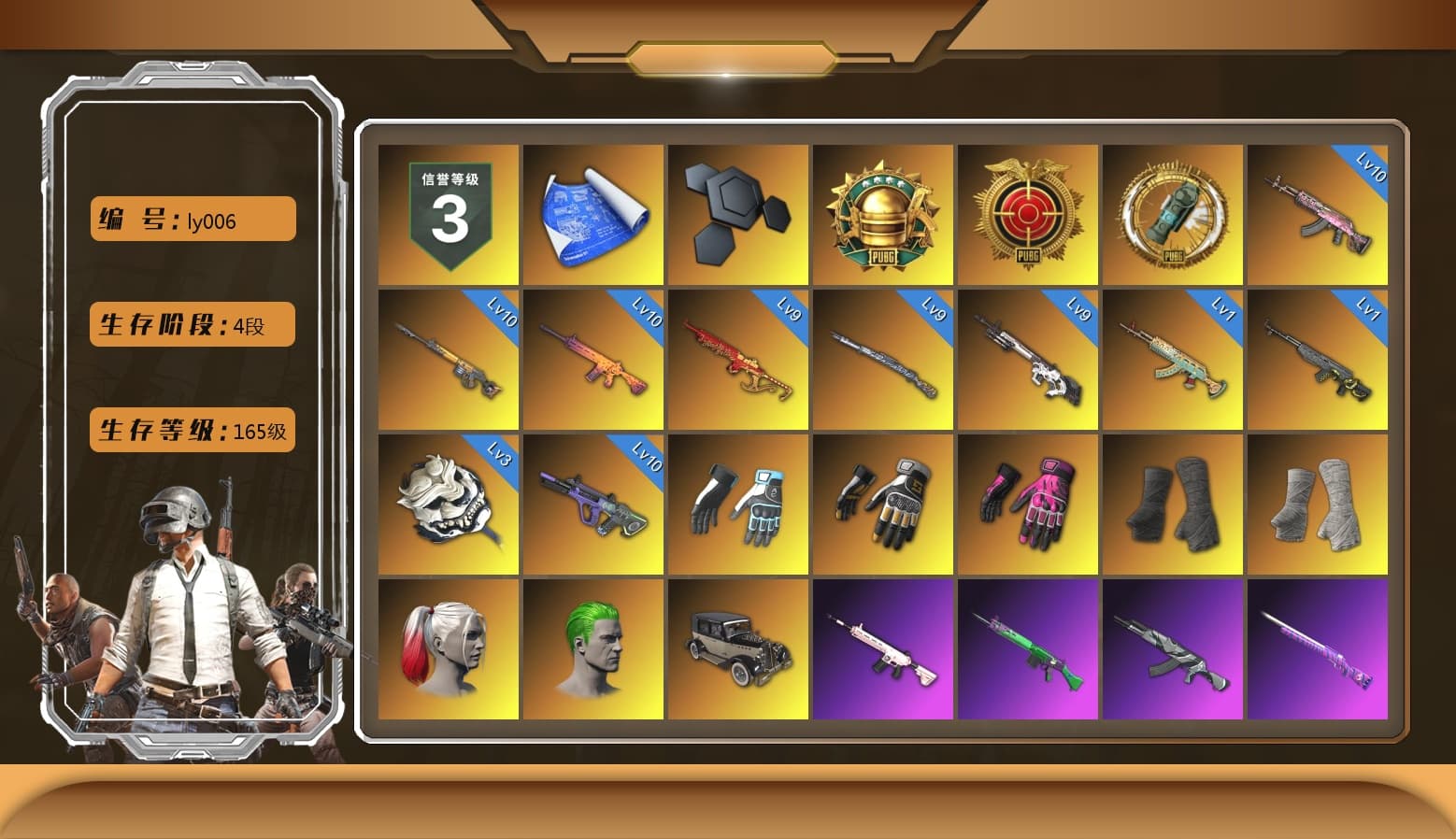Select the golden helmet medal
1456x839 pixels.
[x=882, y=213]
